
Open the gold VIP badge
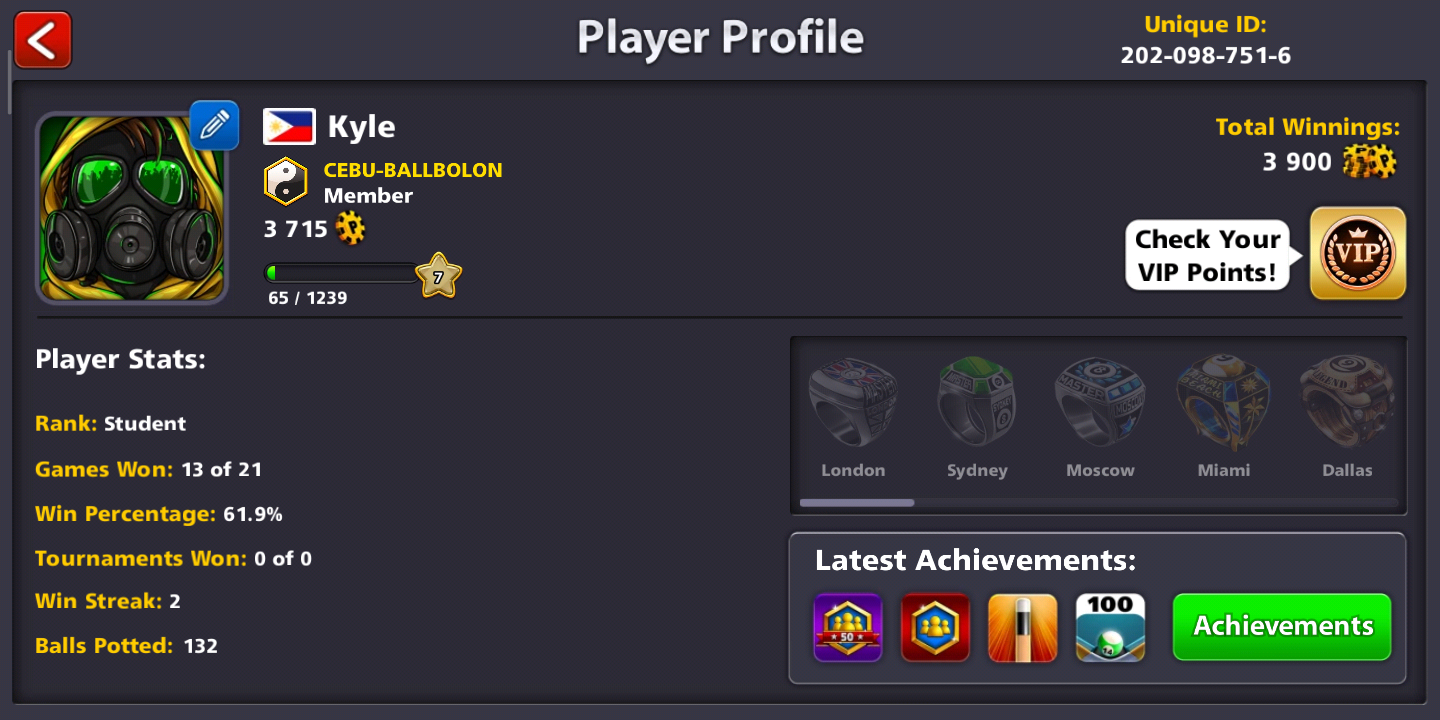click(1357, 253)
